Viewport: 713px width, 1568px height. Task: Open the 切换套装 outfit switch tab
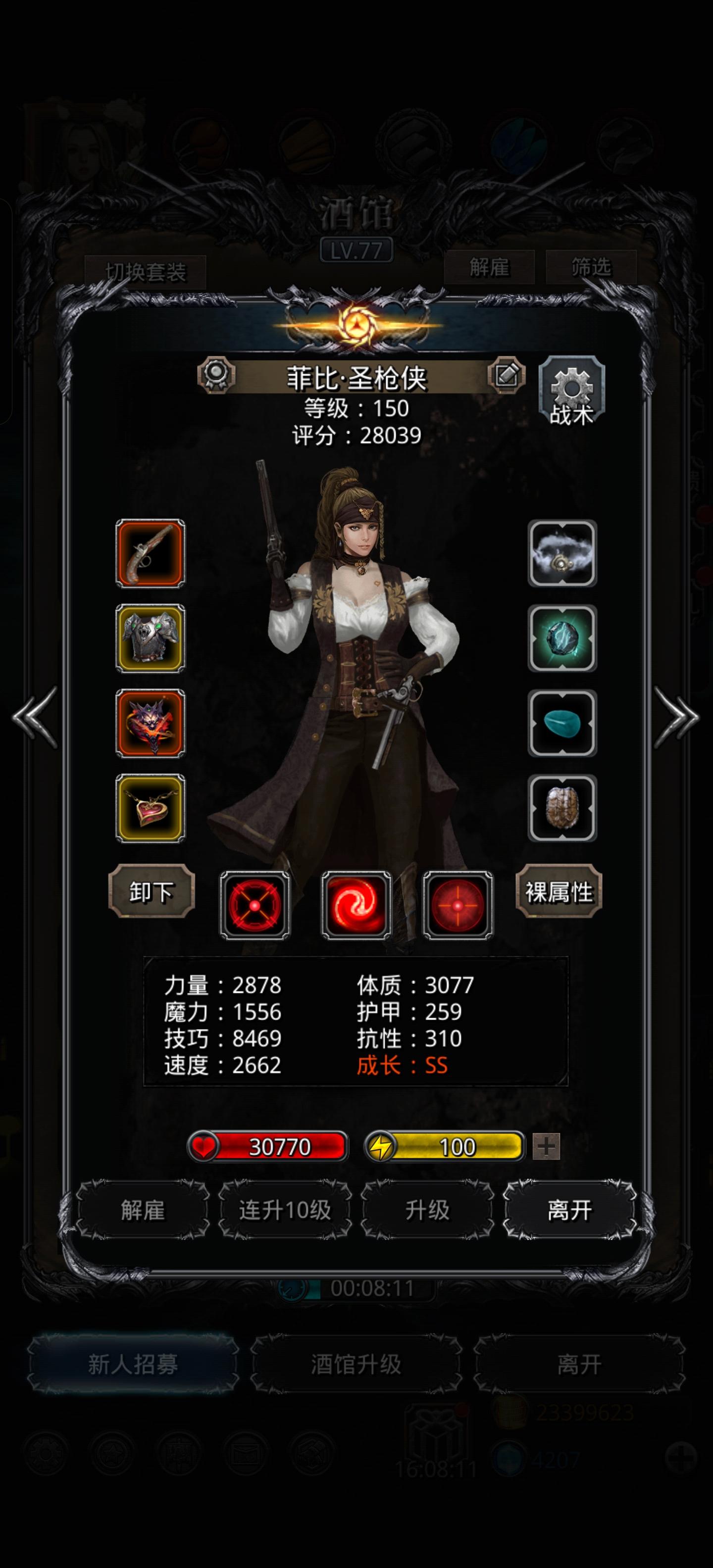pos(146,271)
